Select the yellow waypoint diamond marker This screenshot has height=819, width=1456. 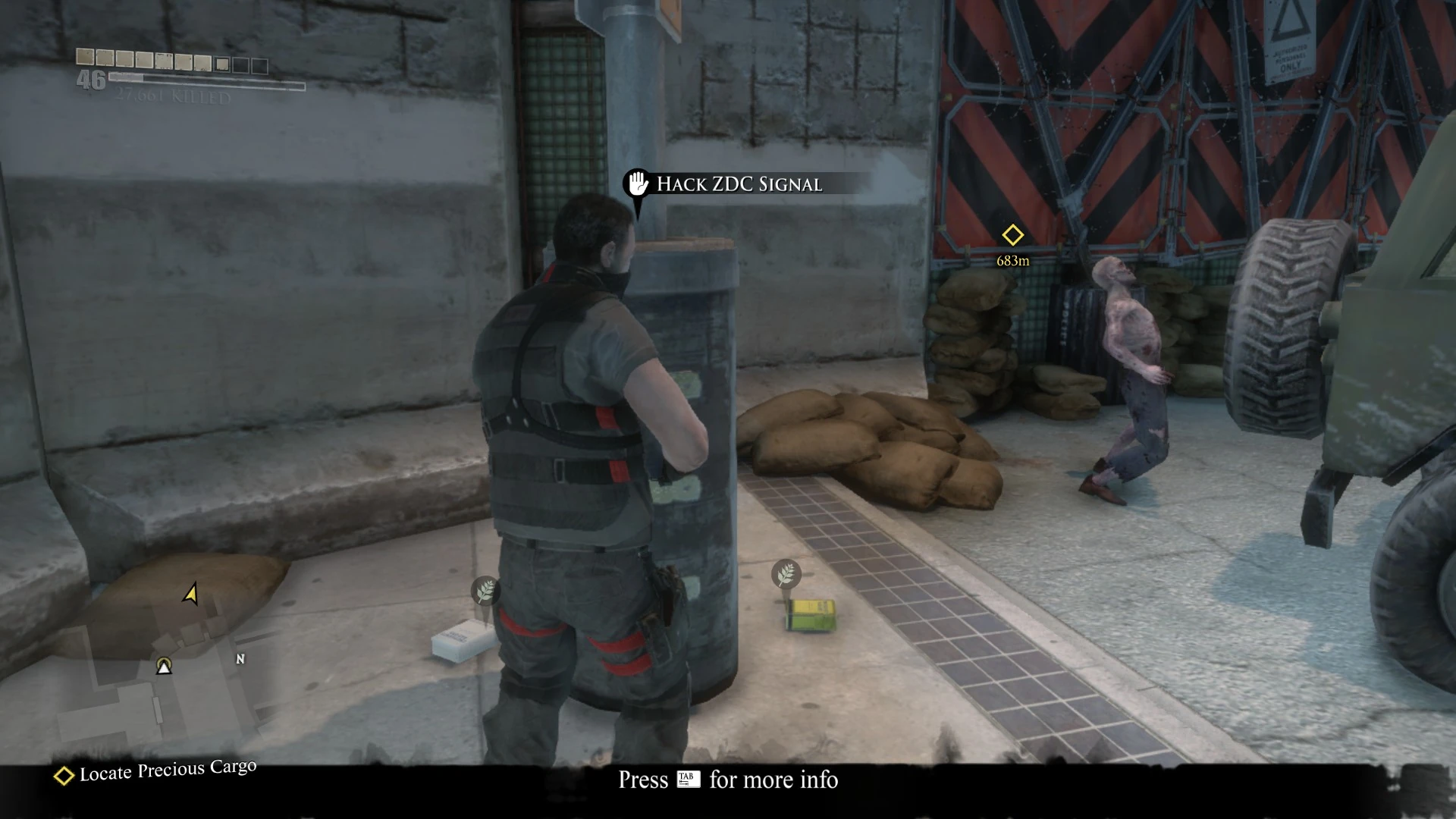tap(1012, 236)
